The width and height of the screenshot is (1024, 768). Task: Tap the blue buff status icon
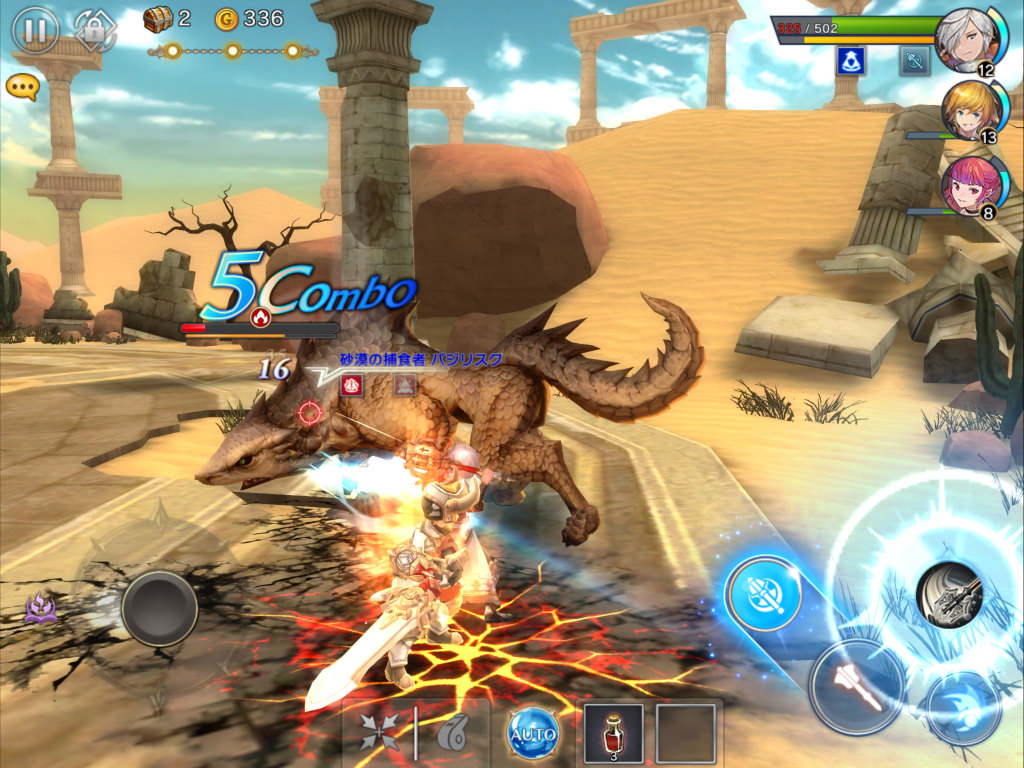851,61
